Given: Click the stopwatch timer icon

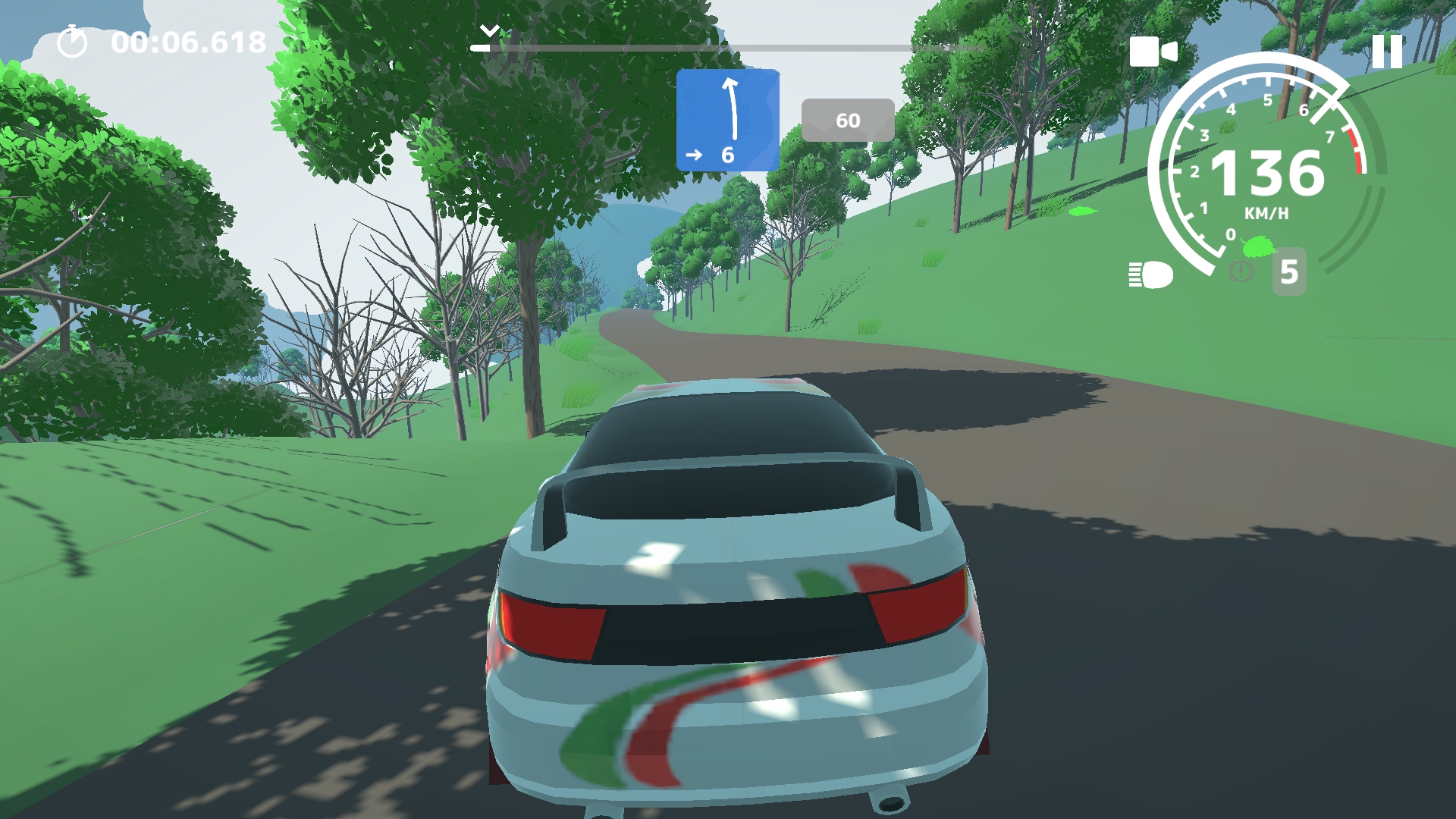Looking at the screenshot, I should tap(72, 42).
